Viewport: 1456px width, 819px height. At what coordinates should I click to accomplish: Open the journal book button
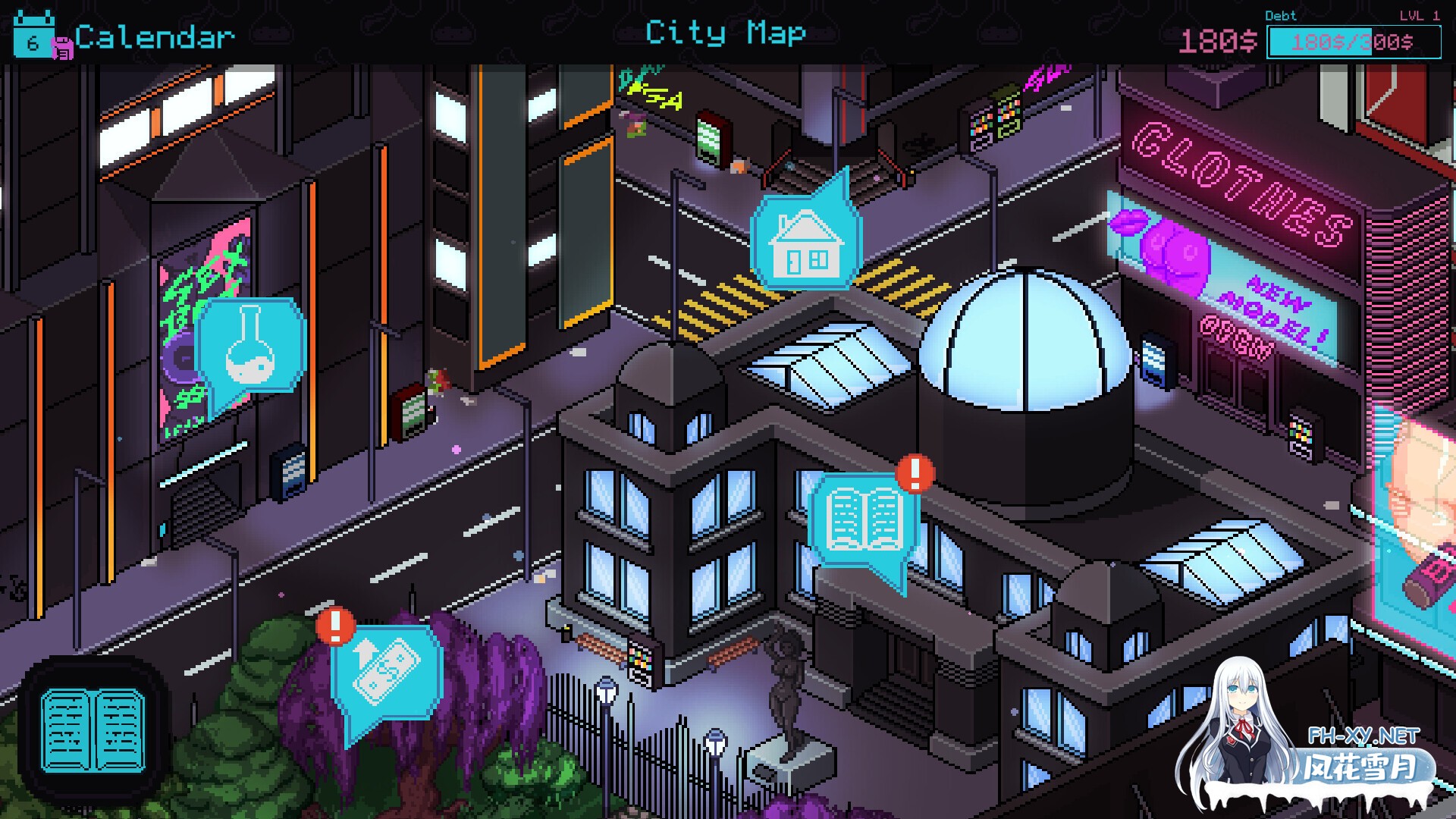(x=93, y=730)
